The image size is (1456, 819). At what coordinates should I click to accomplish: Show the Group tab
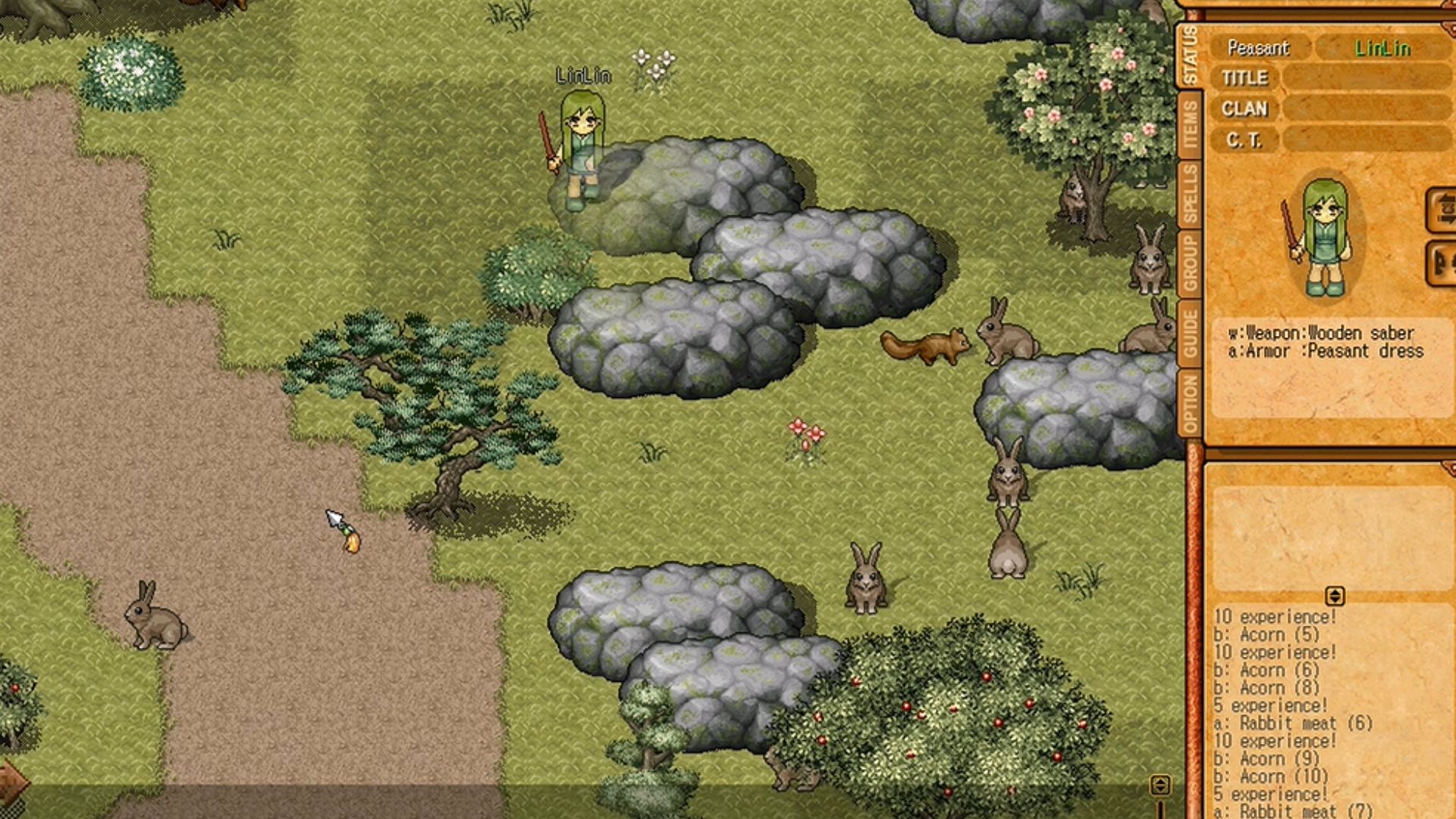point(1188,262)
